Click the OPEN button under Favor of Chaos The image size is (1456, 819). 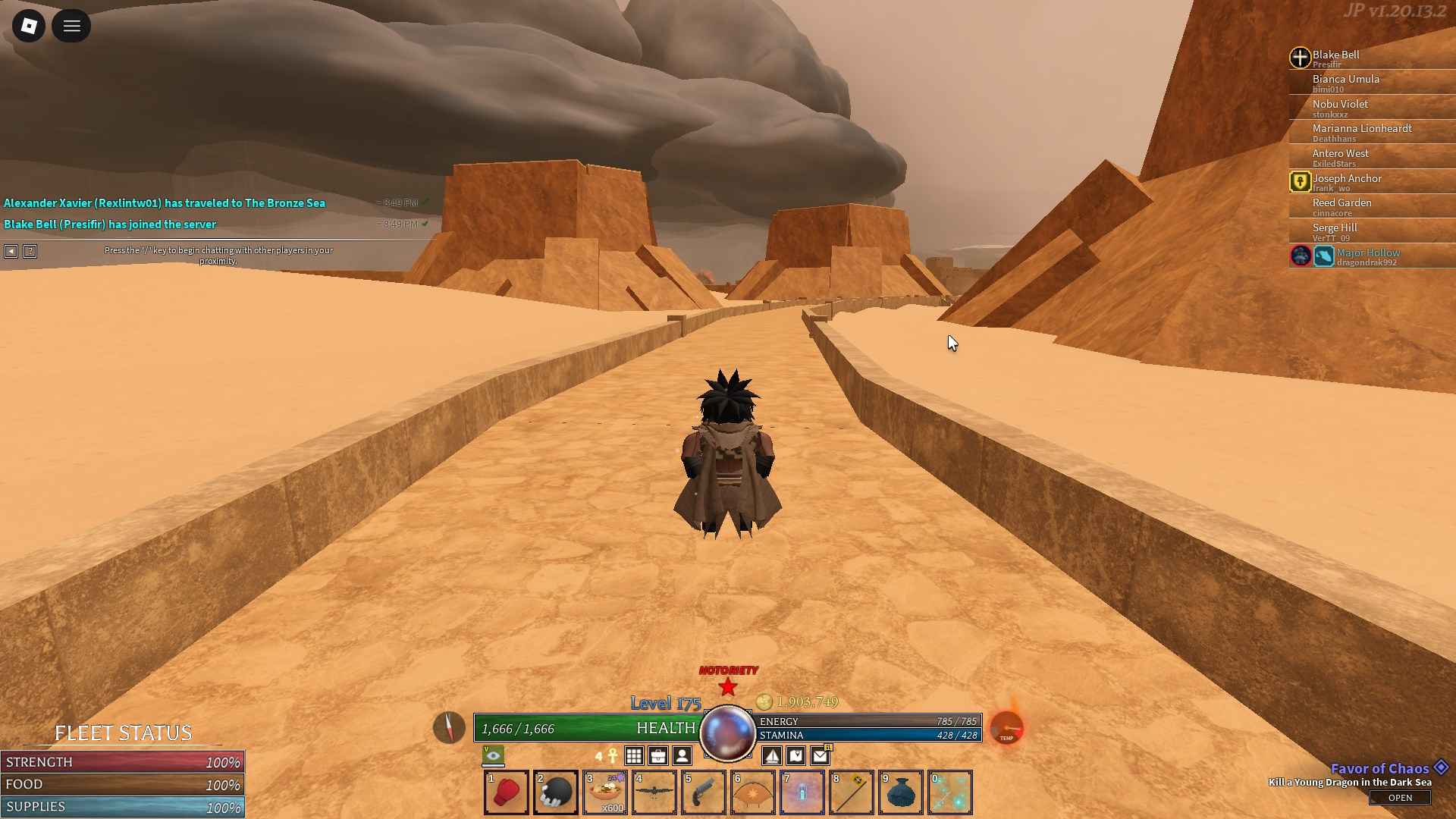(1400, 798)
